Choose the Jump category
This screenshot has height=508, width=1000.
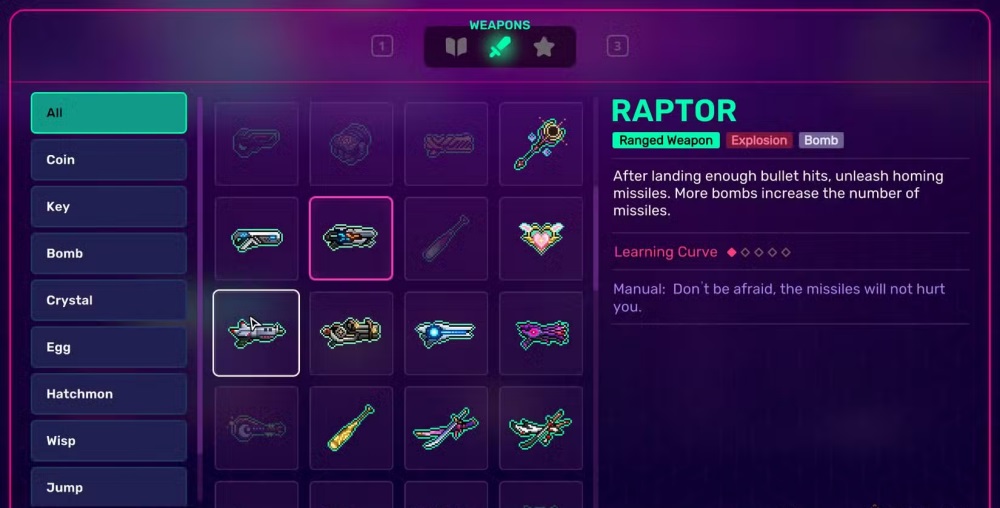[x=108, y=487]
